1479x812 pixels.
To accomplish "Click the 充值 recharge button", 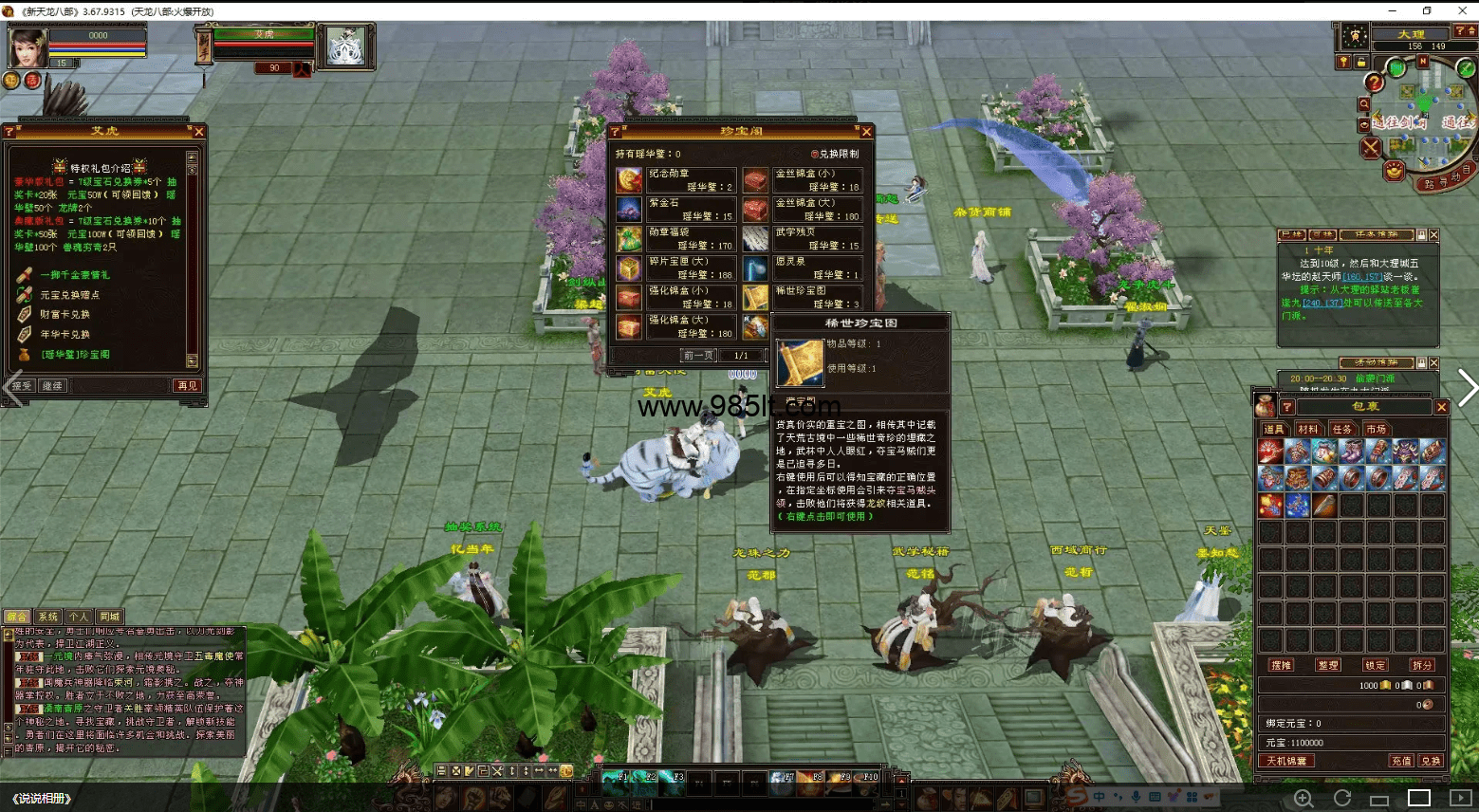I will pos(1400,761).
